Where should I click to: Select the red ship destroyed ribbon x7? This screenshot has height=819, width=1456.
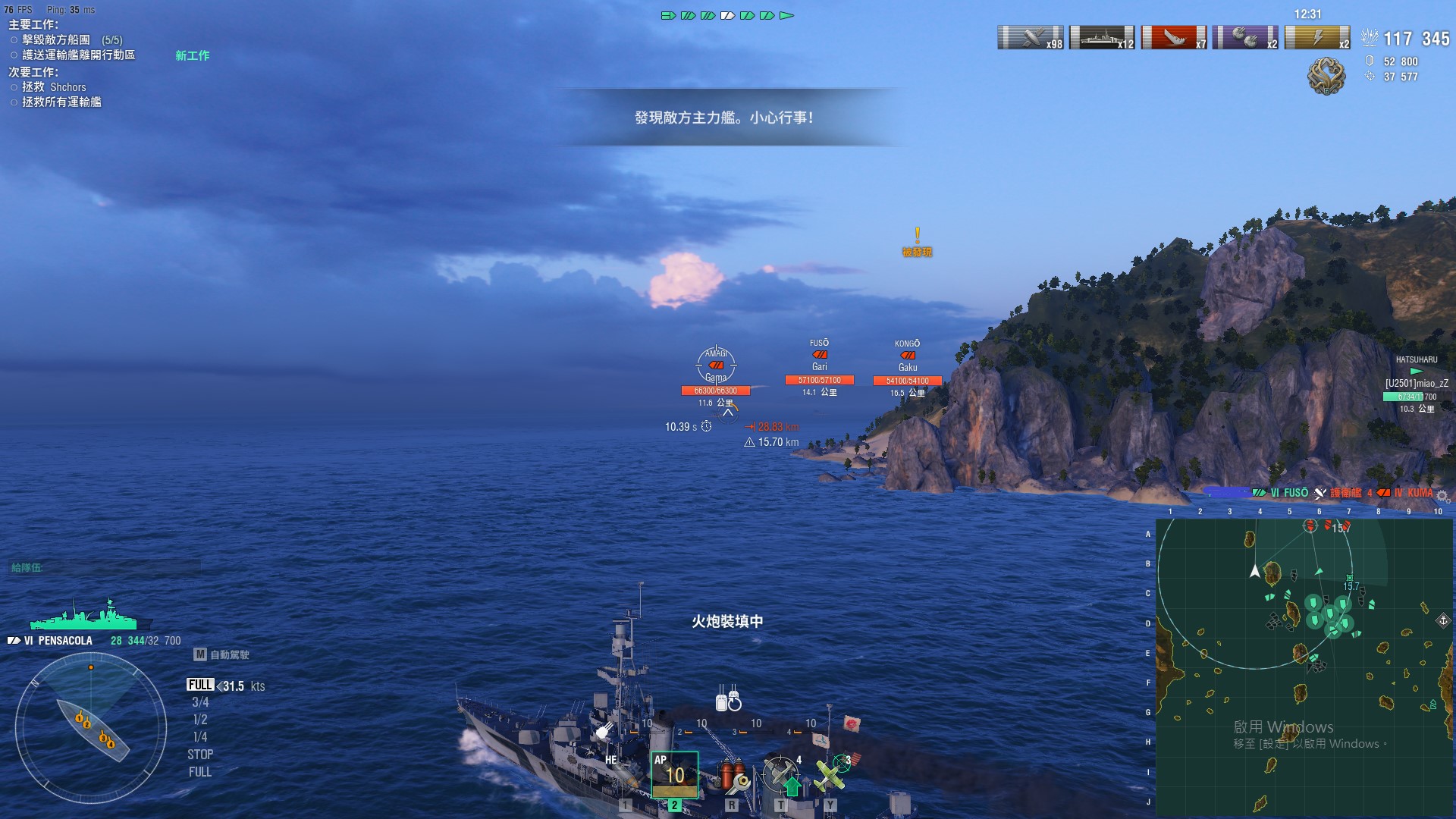coord(1174,37)
